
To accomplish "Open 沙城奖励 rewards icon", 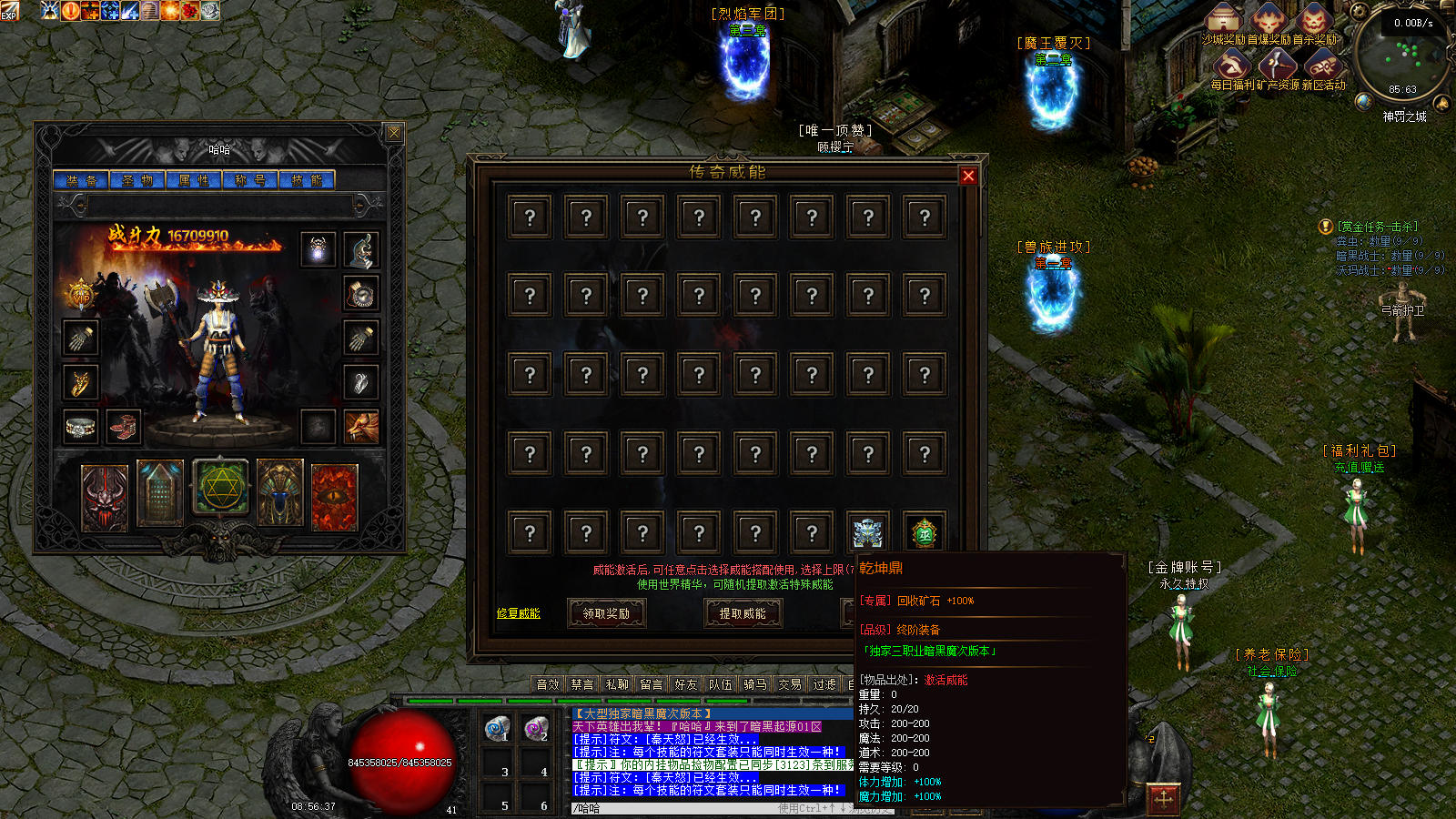I will 1224,21.
